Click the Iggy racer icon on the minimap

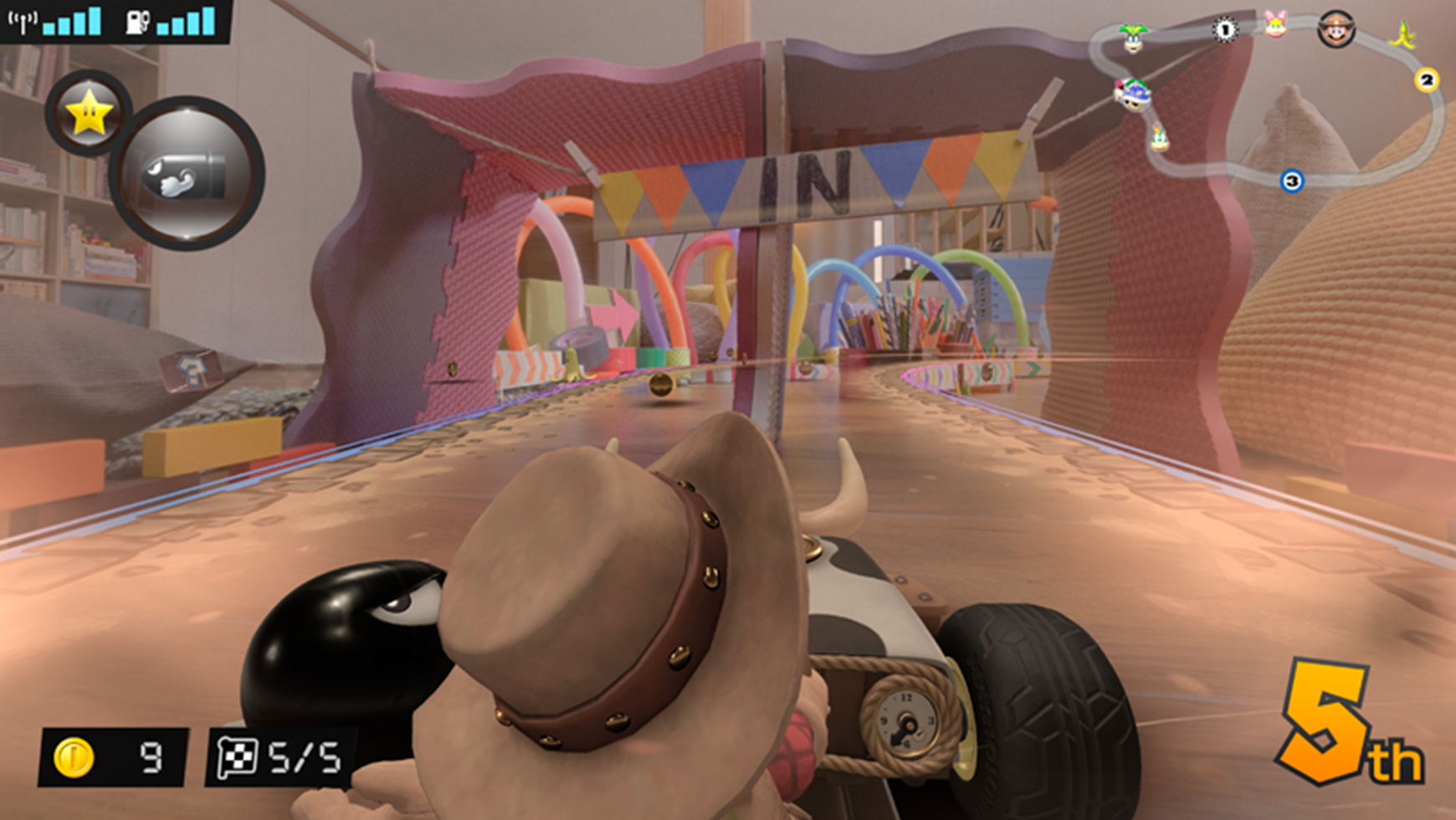tap(1132, 38)
